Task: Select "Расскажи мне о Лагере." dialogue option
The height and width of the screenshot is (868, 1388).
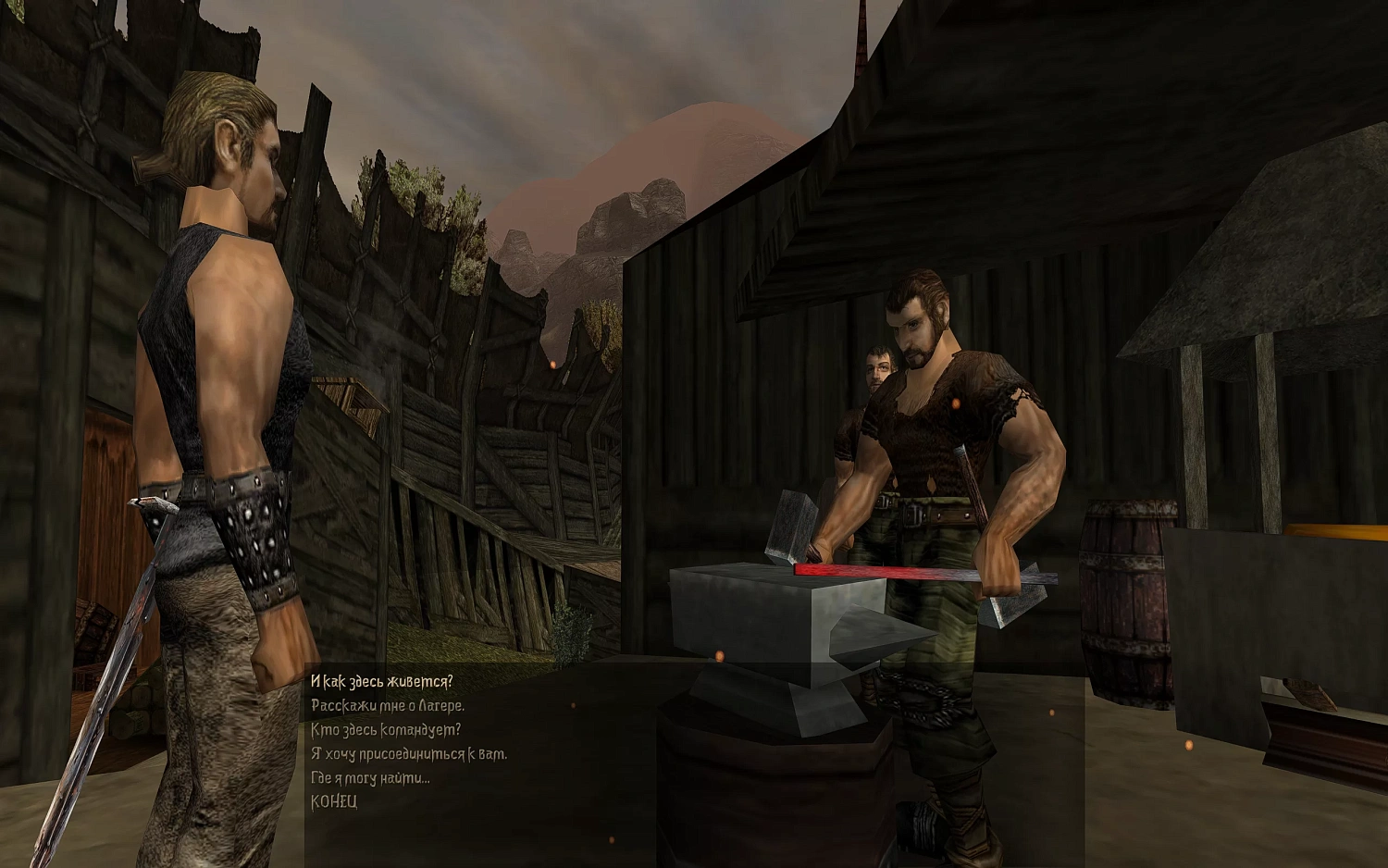Action: [388, 706]
